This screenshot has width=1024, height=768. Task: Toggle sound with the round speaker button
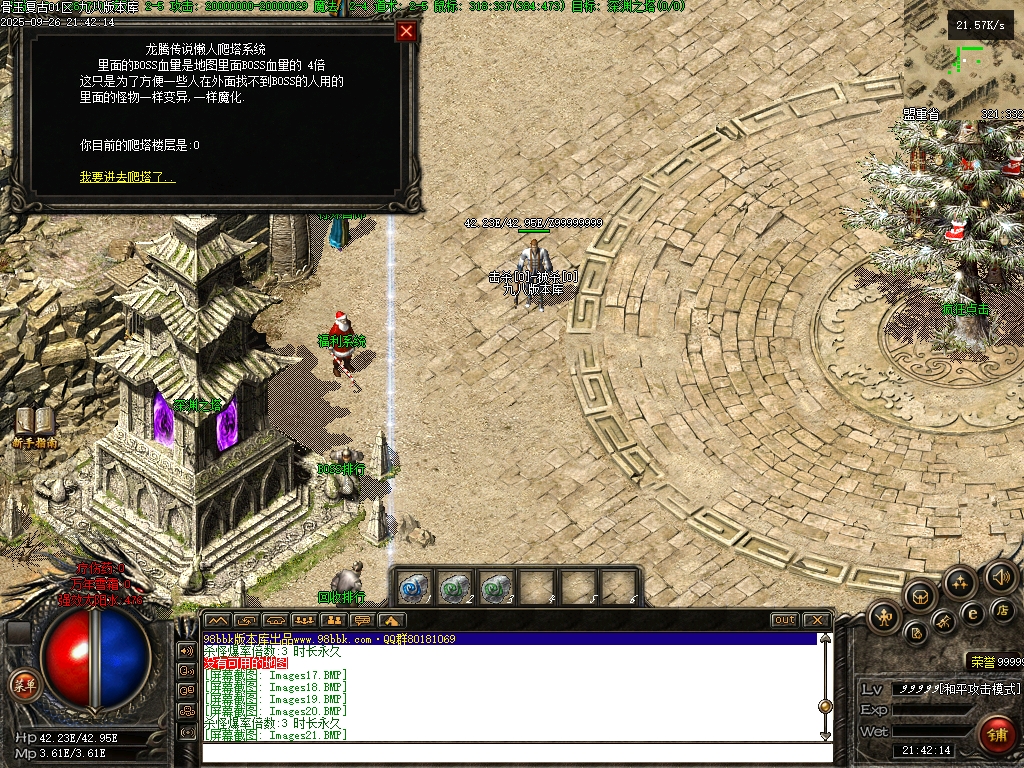[x=1001, y=576]
